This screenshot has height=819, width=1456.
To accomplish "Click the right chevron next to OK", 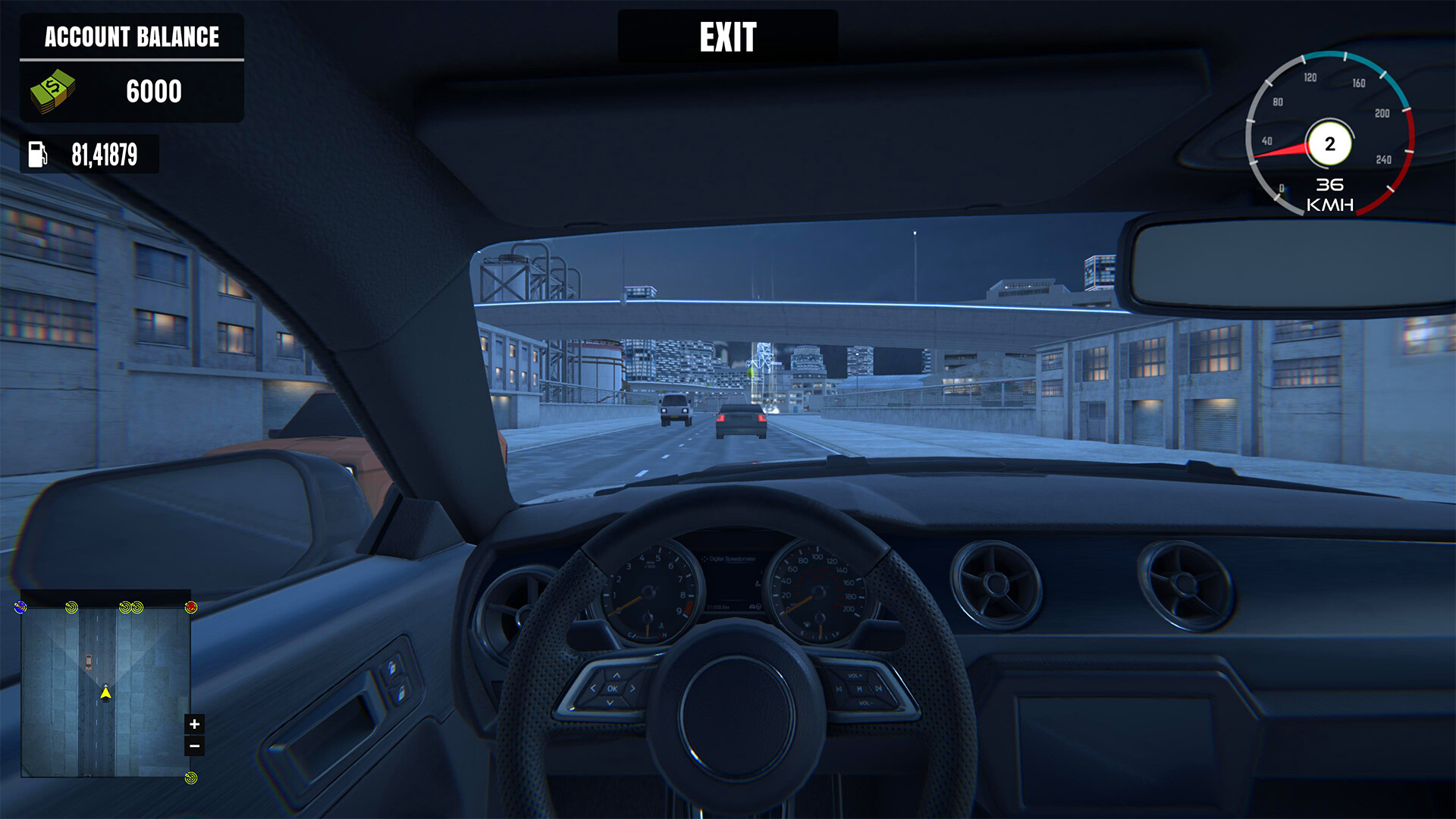I will point(632,689).
